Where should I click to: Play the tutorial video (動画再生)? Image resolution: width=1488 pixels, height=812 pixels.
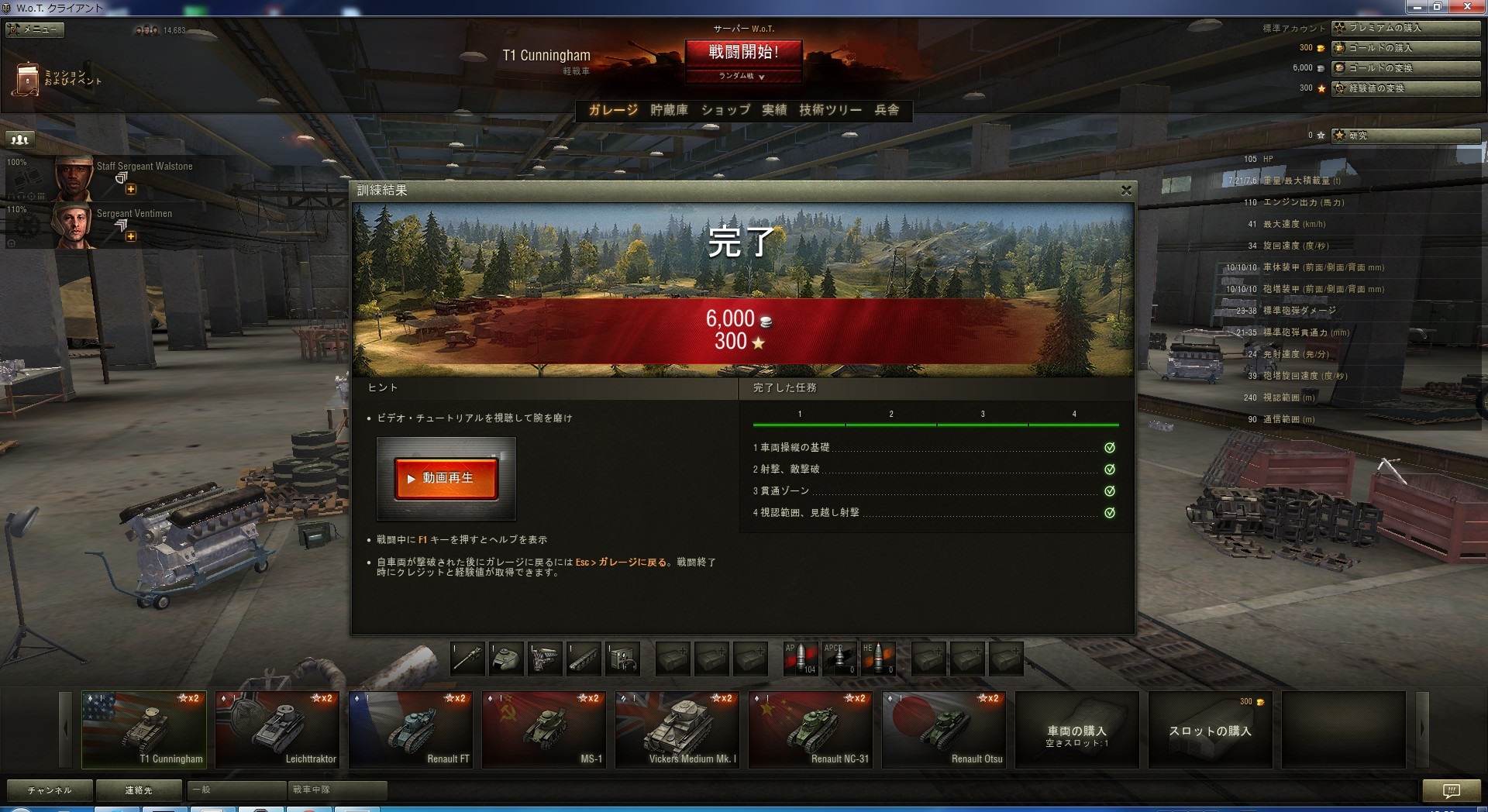point(446,478)
